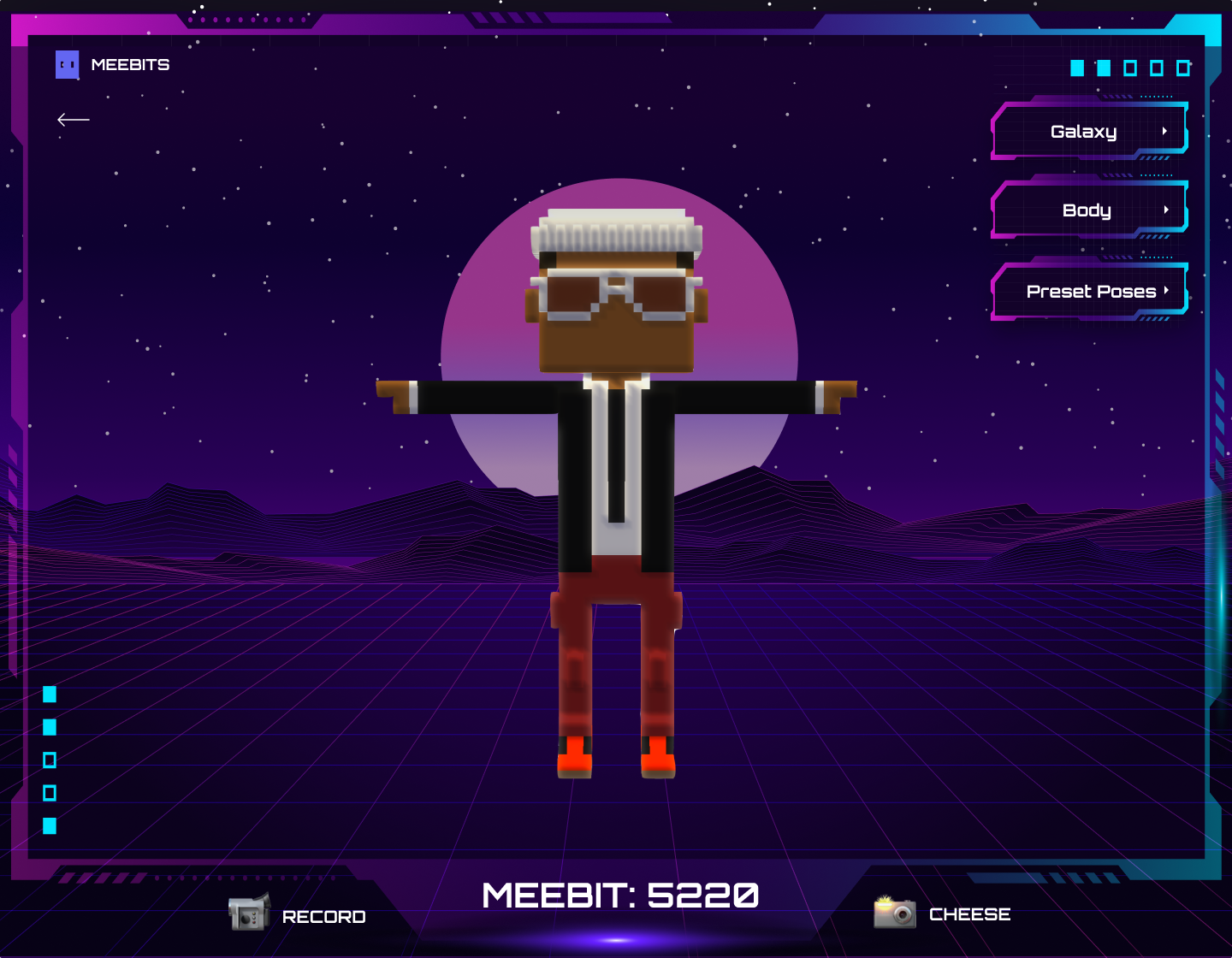Toggle the second filled square in left sidebar
This screenshot has height=958, width=1232.
point(50,727)
